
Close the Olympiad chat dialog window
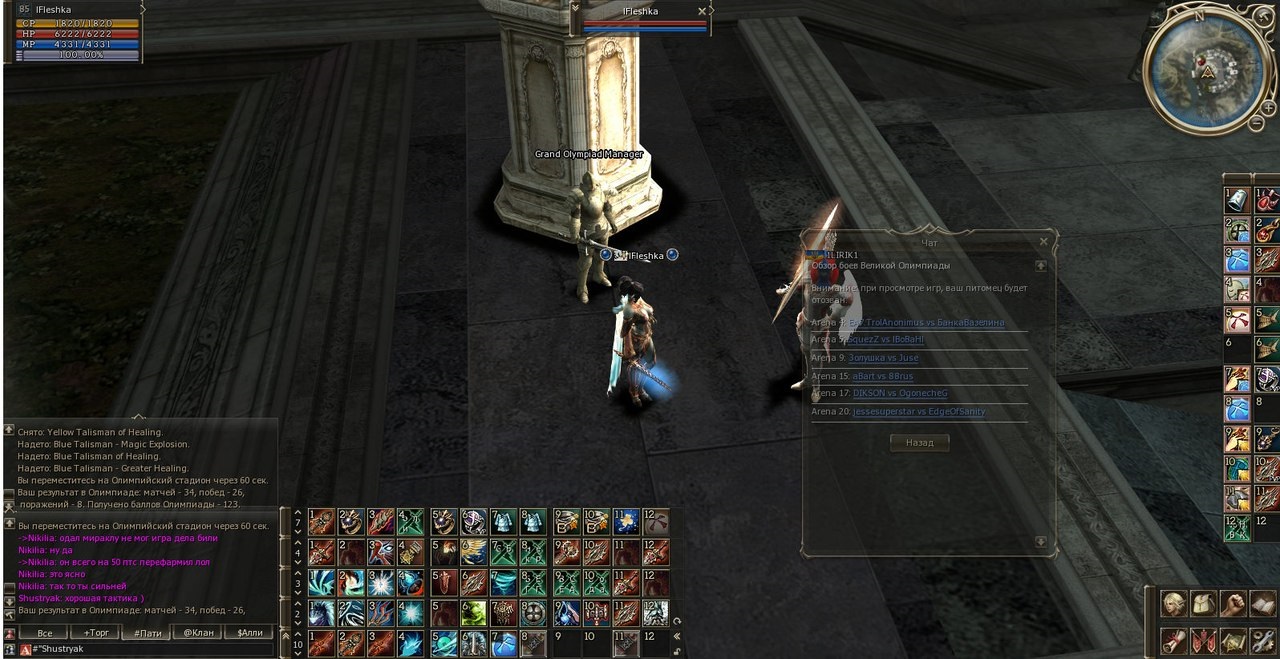pos(1043,242)
